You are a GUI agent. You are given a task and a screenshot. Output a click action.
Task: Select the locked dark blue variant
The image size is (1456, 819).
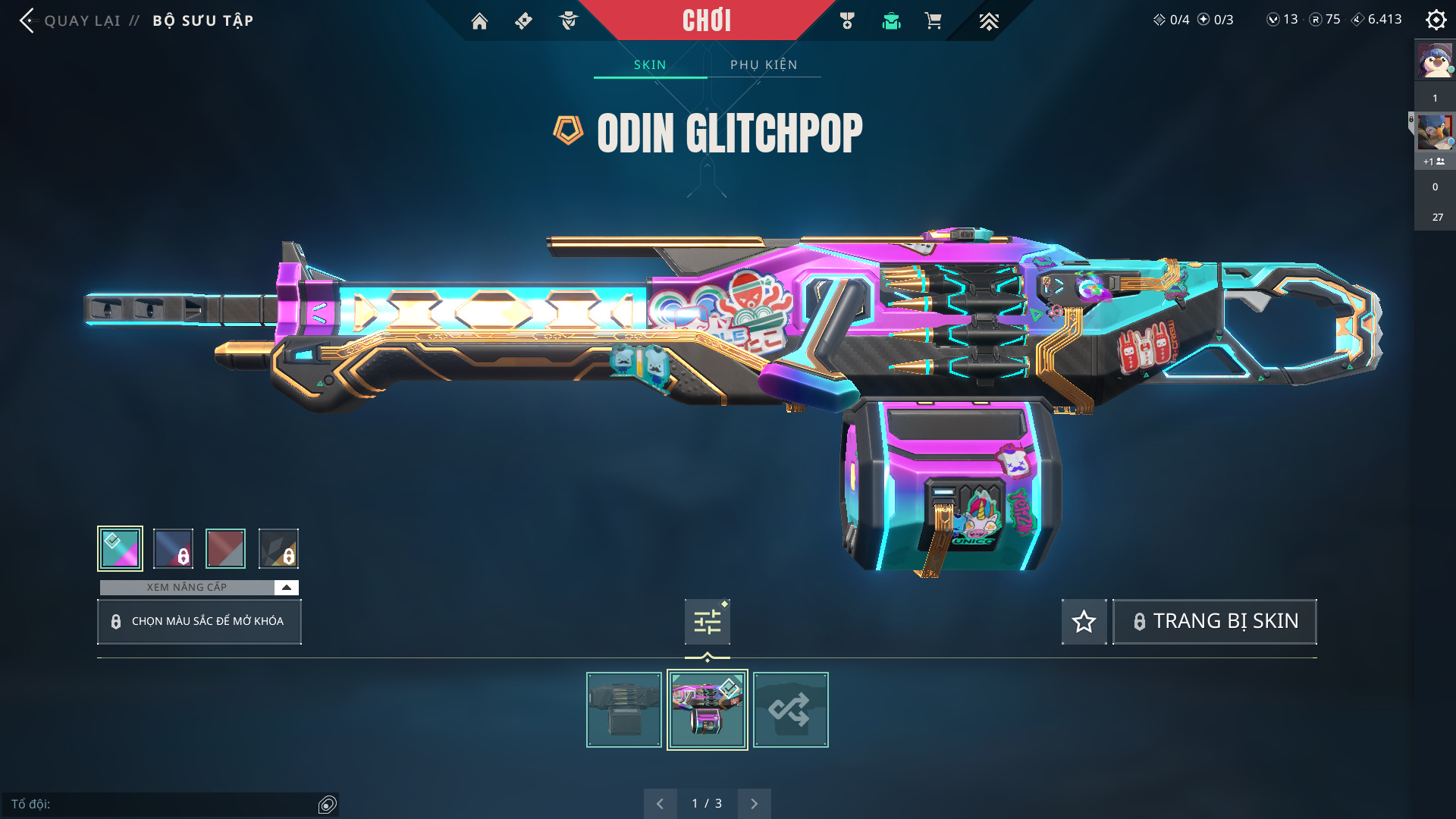tap(173, 548)
